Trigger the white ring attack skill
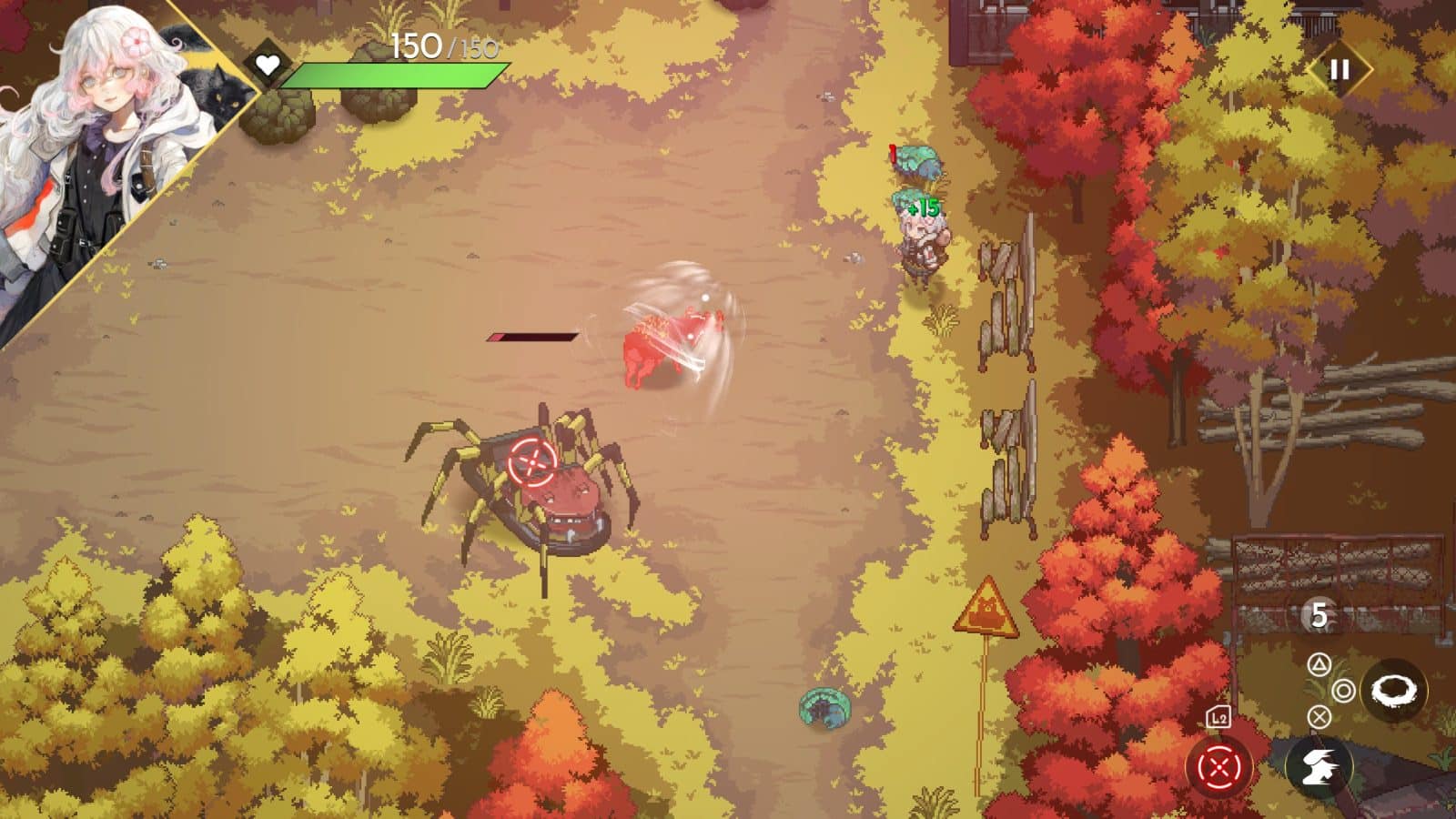 [1393, 691]
